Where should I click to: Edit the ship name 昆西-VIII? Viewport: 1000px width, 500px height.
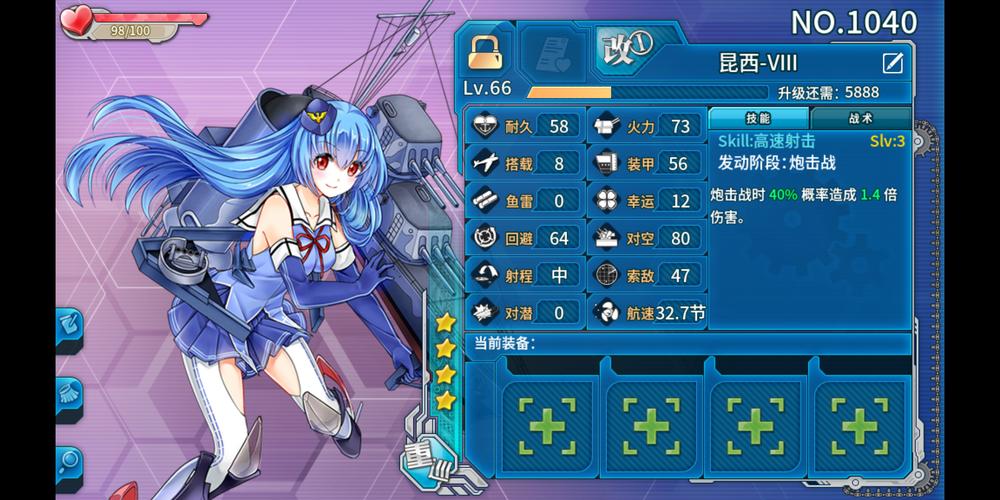[892, 64]
